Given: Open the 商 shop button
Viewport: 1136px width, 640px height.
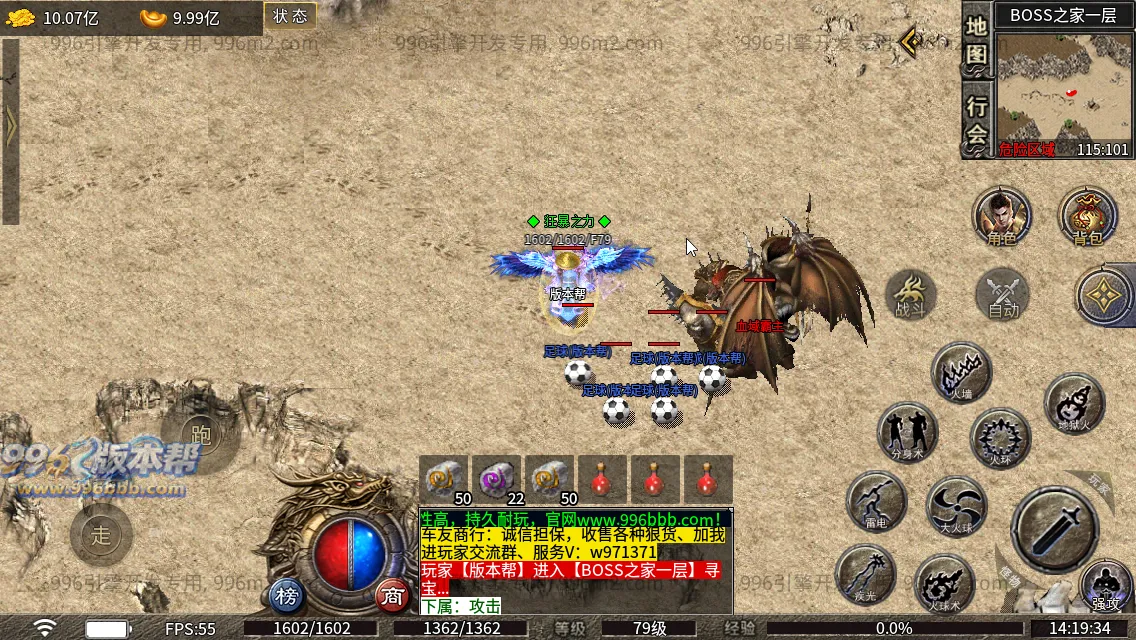Looking at the screenshot, I should coord(393,597).
